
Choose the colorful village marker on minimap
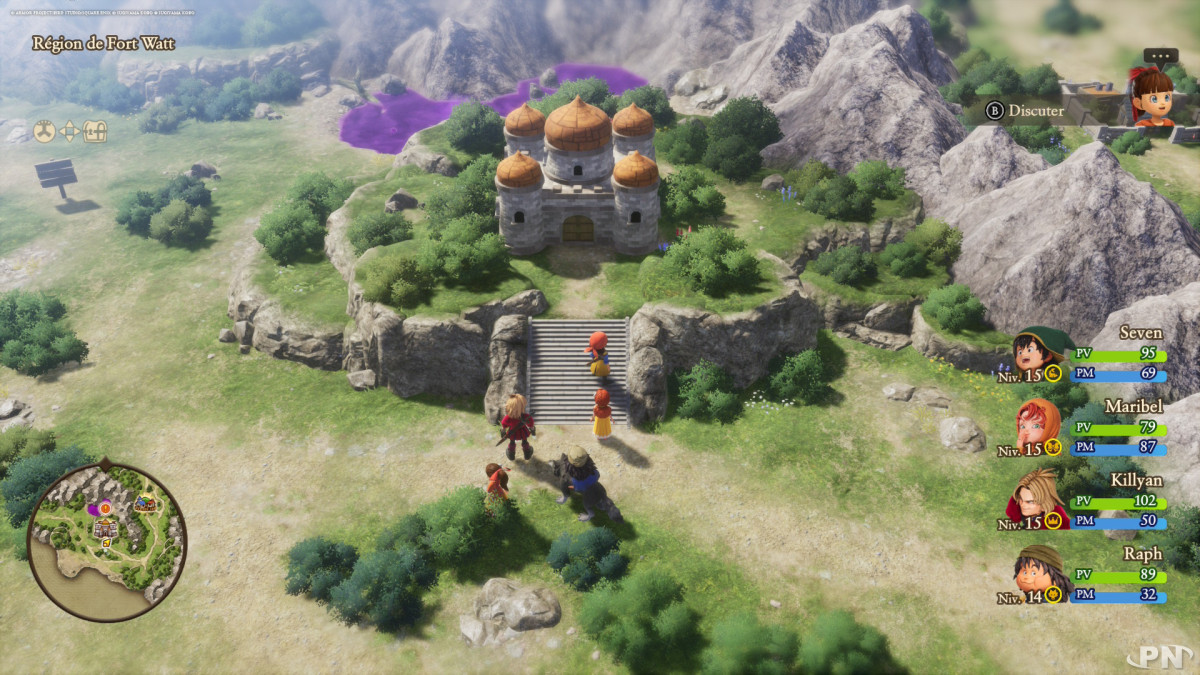[145, 503]
